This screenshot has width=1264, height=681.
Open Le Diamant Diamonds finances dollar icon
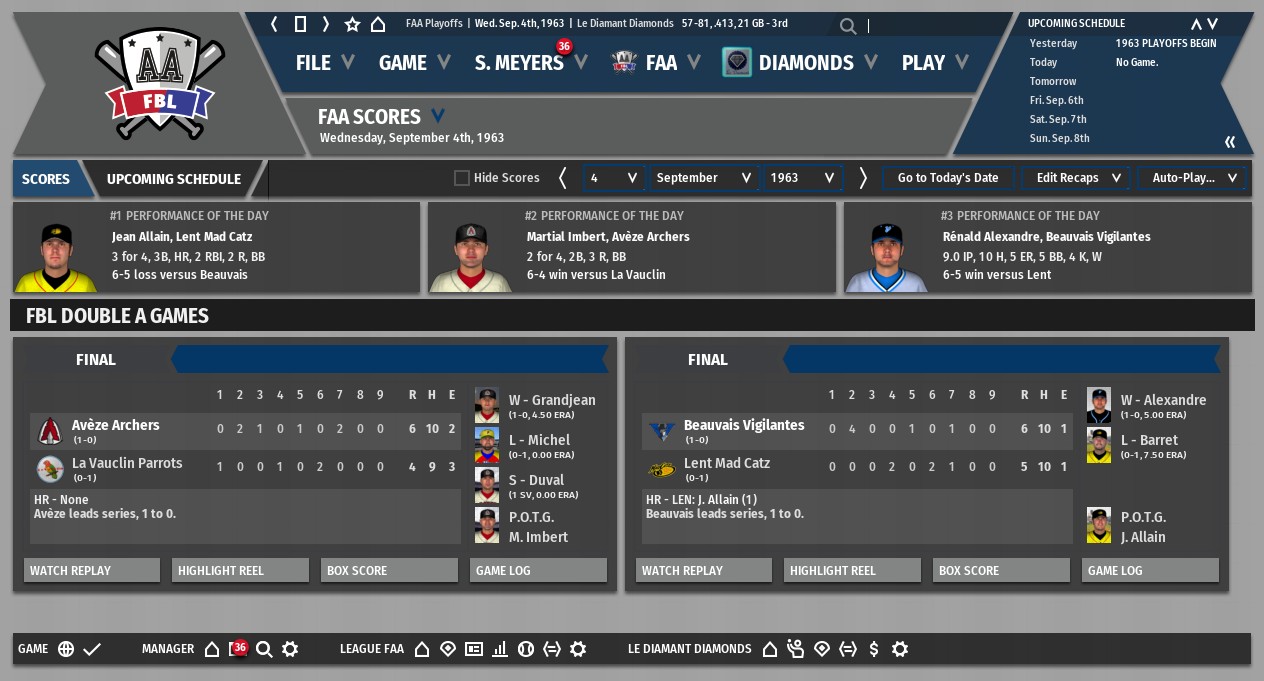click(874, 649)
